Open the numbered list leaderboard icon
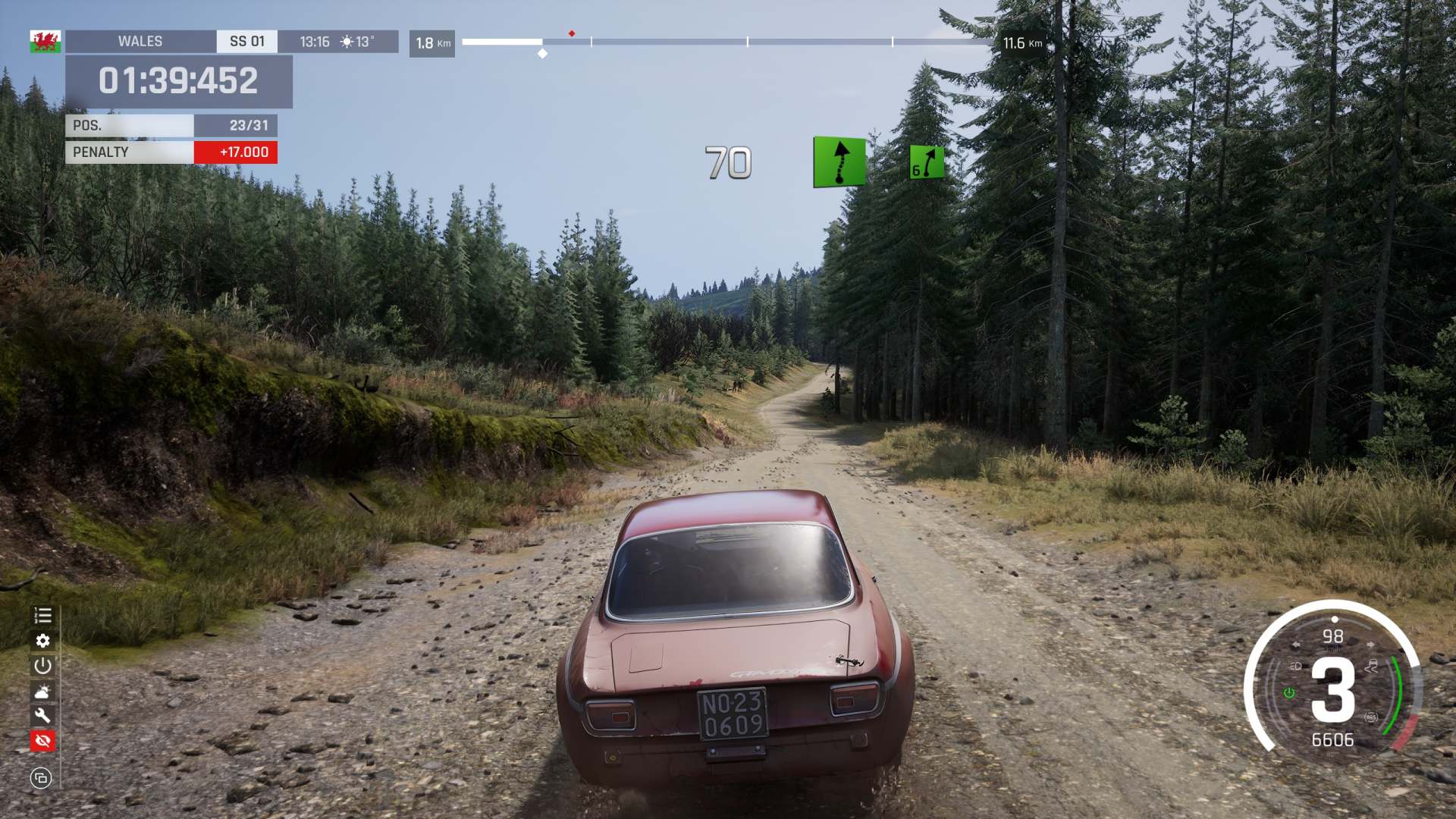Screen dimensions: 1456x819 (42, 616)
